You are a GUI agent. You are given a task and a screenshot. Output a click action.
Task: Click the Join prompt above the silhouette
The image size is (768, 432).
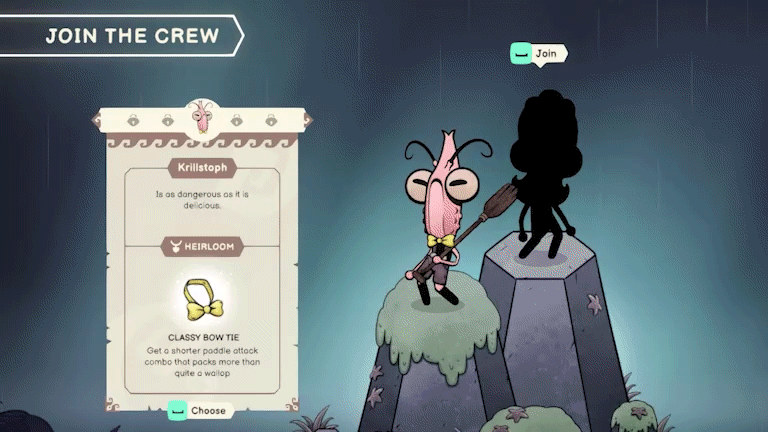(x=537, y=53)
